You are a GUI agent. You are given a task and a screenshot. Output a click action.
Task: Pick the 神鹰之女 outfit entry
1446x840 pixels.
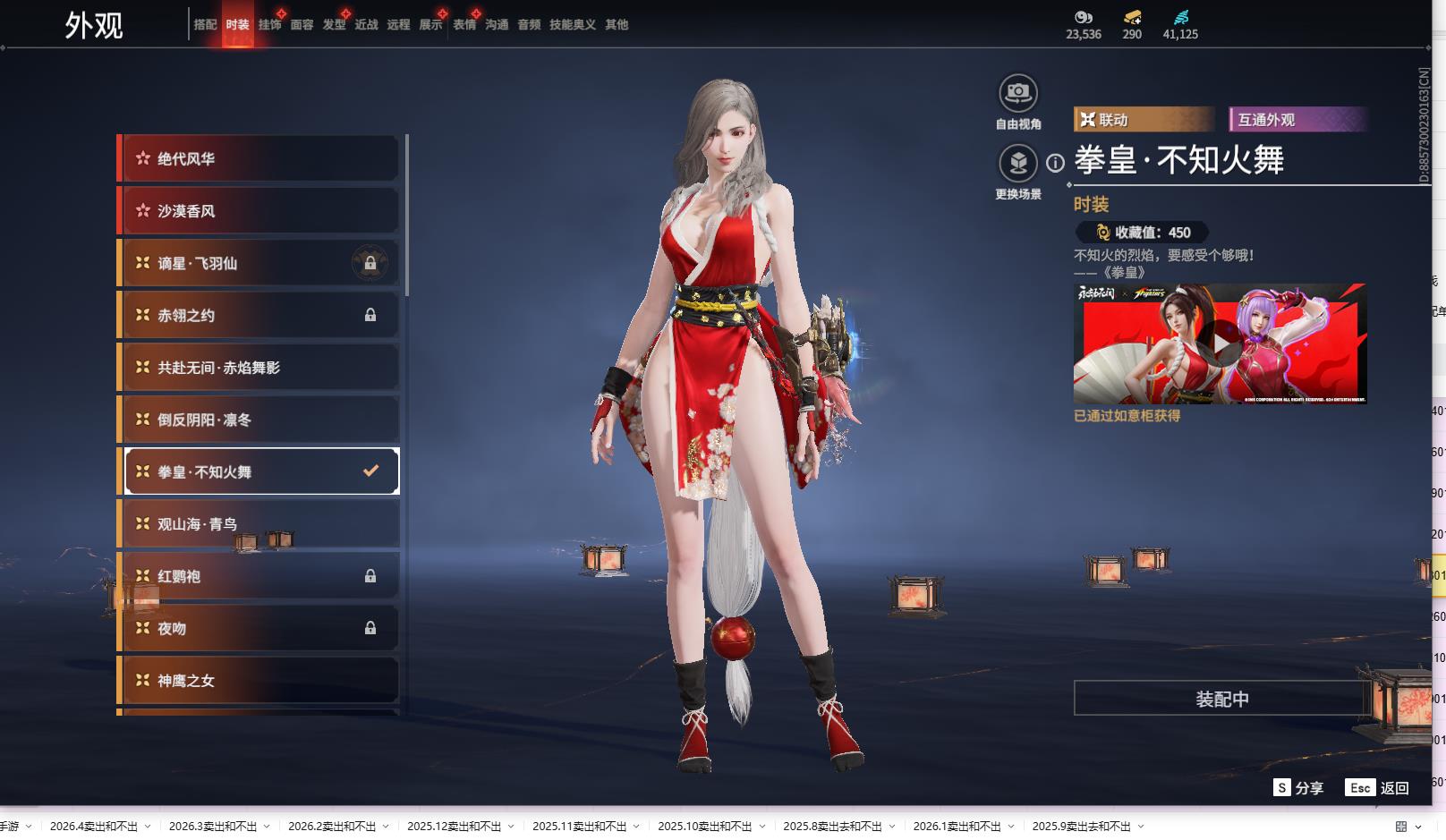pyautogui.click(x=260, y=681)
